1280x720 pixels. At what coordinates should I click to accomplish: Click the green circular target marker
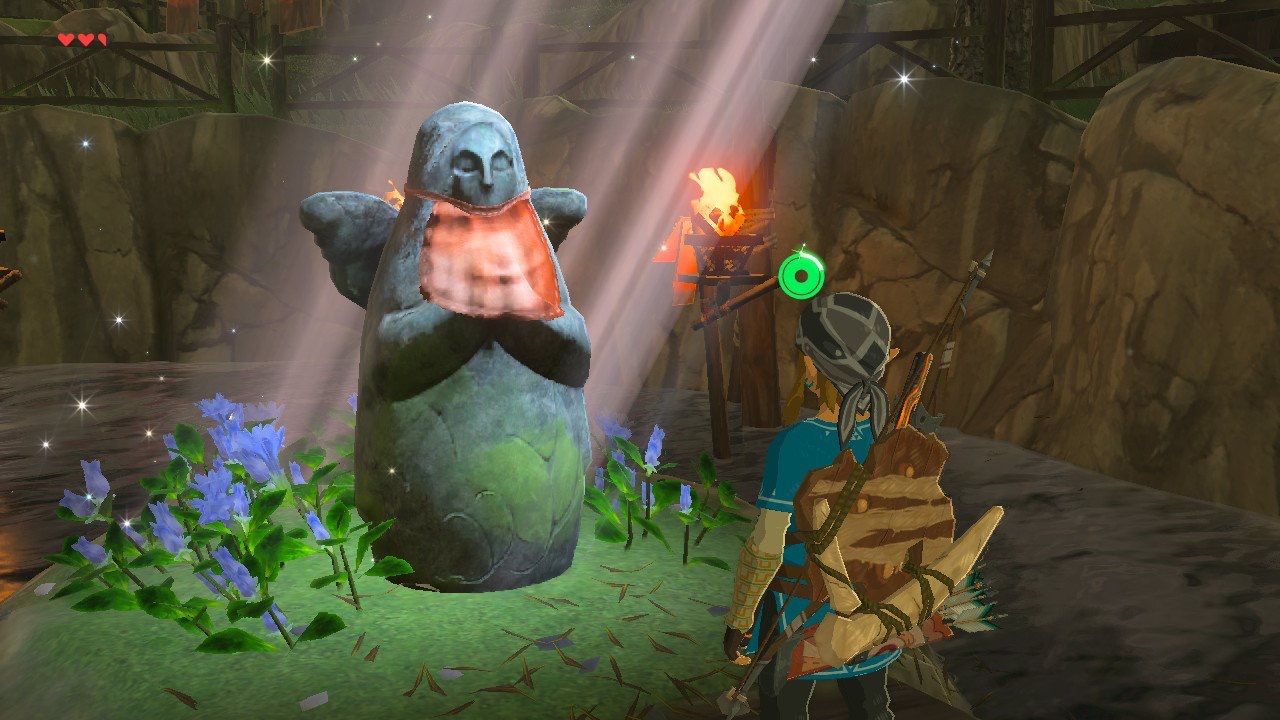[x=802, y=275]
